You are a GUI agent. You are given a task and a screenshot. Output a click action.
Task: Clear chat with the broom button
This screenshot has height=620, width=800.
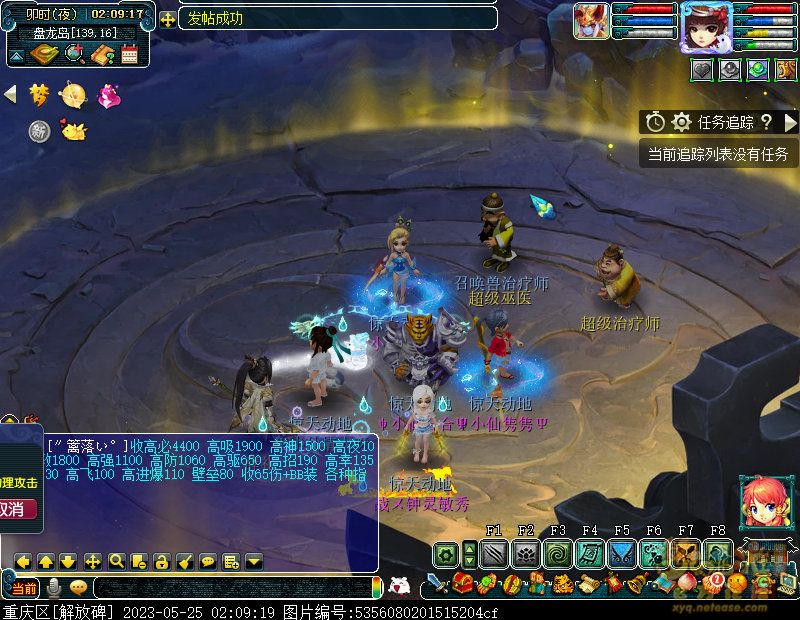tap(185, 561)
